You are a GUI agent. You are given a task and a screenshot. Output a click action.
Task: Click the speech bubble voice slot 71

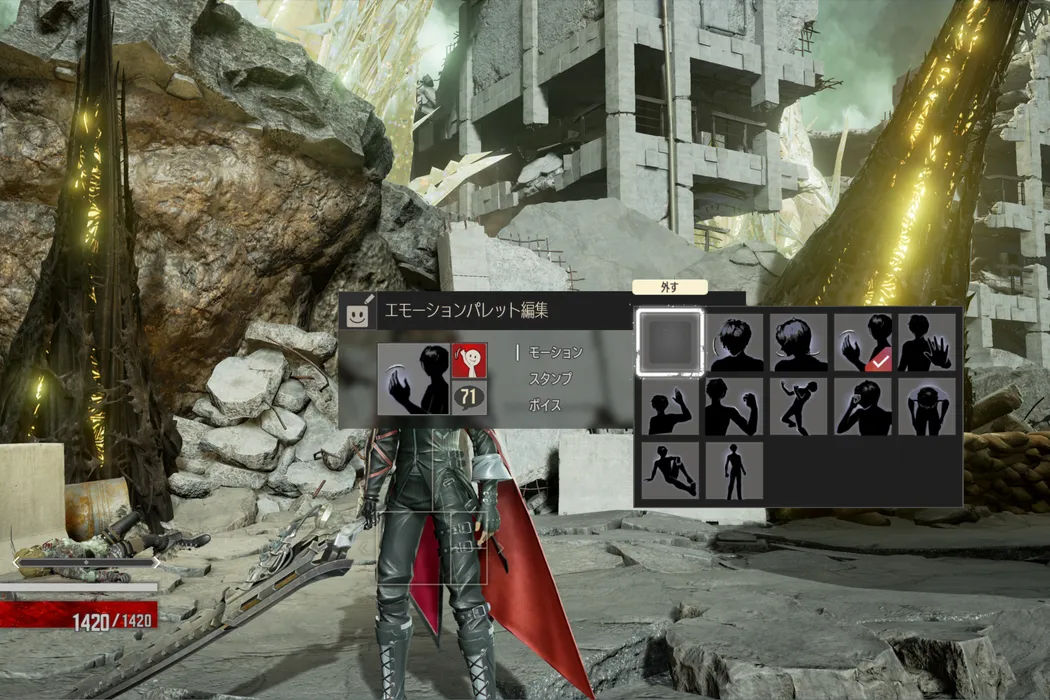(469, 399)
